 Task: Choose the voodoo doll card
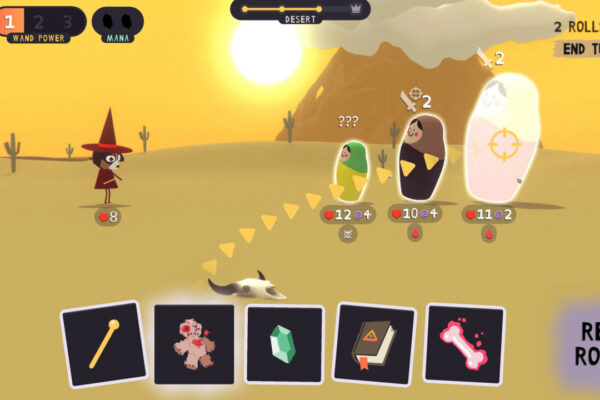coord(194,344)
